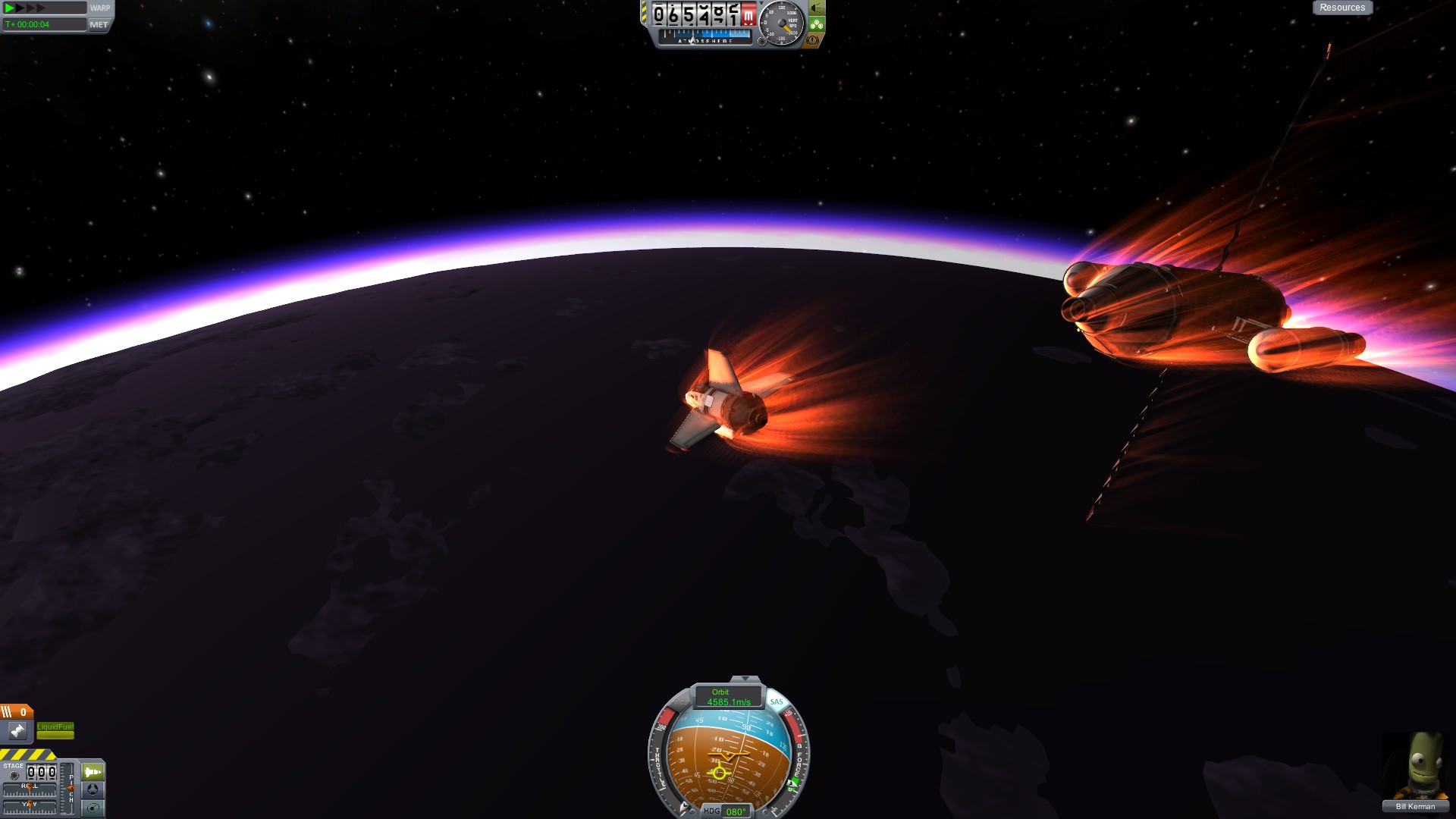Toggle the brakes warning button
This screenshot has height=819, width=1456.
[x=812, y=40]
